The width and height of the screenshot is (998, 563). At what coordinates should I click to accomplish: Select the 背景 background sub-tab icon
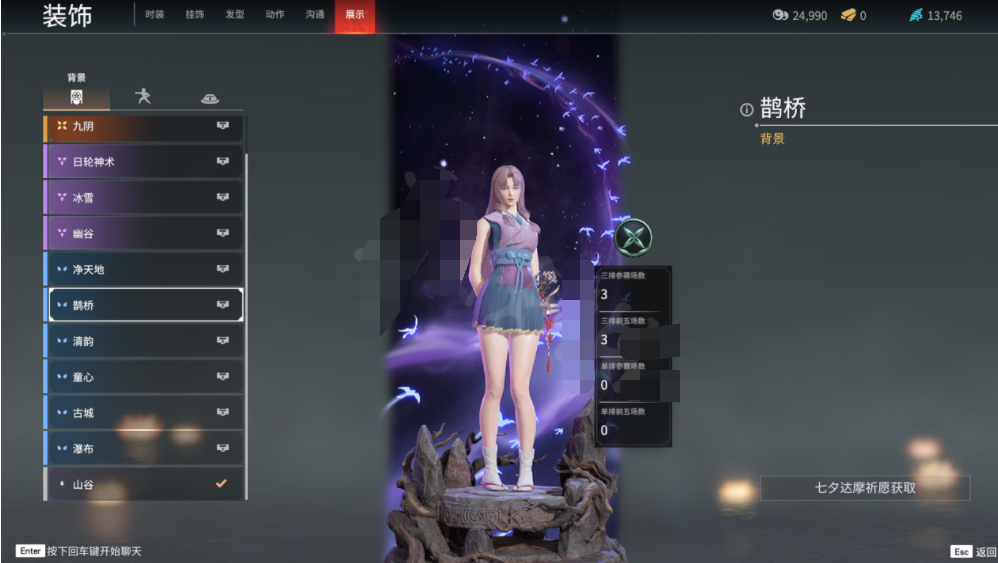click(x=76, y=97)
